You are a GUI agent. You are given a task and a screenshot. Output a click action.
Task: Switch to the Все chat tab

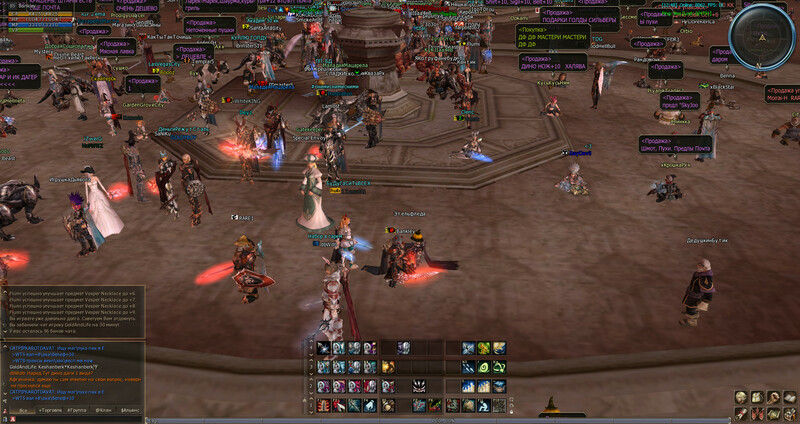pyautogui.click(x=21, y=410)
